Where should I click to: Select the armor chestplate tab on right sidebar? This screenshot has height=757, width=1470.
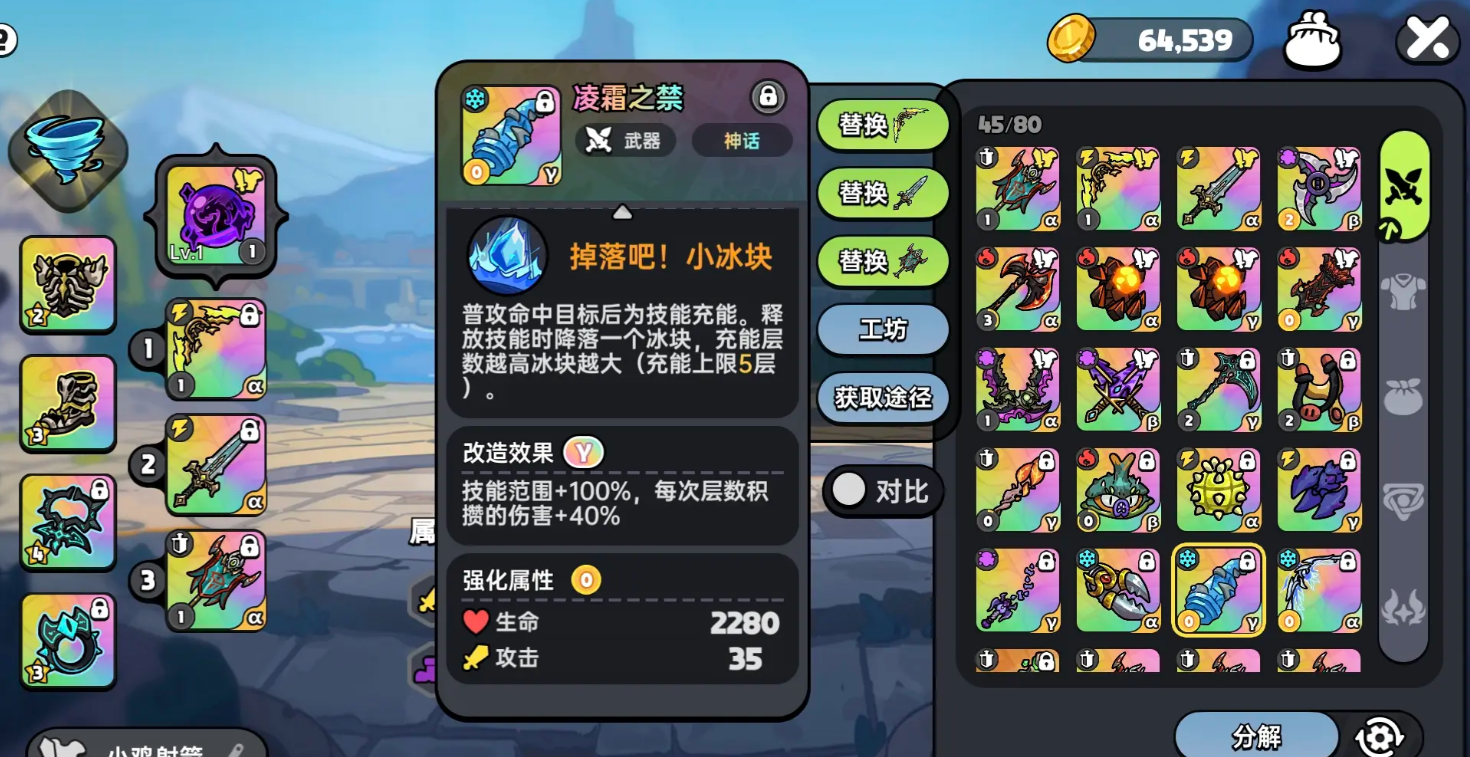click(1404, 290)
